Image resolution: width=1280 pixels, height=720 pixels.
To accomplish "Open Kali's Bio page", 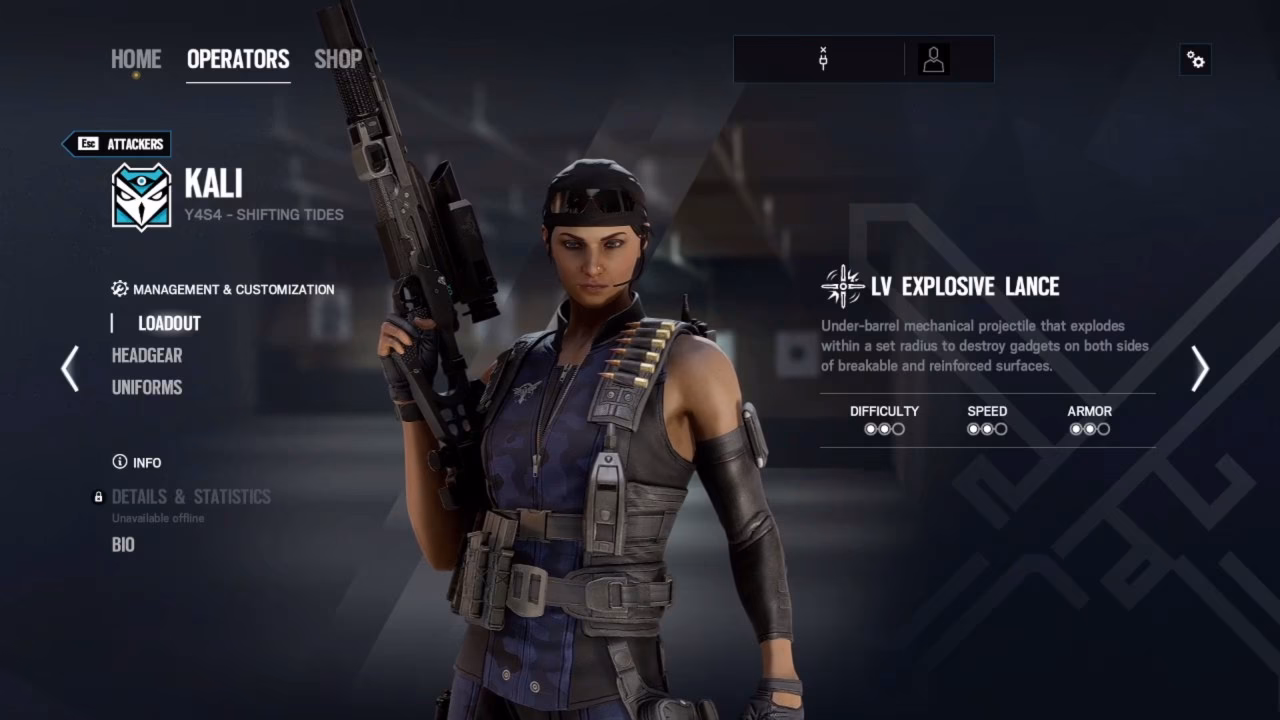I will tap(123, 544).
